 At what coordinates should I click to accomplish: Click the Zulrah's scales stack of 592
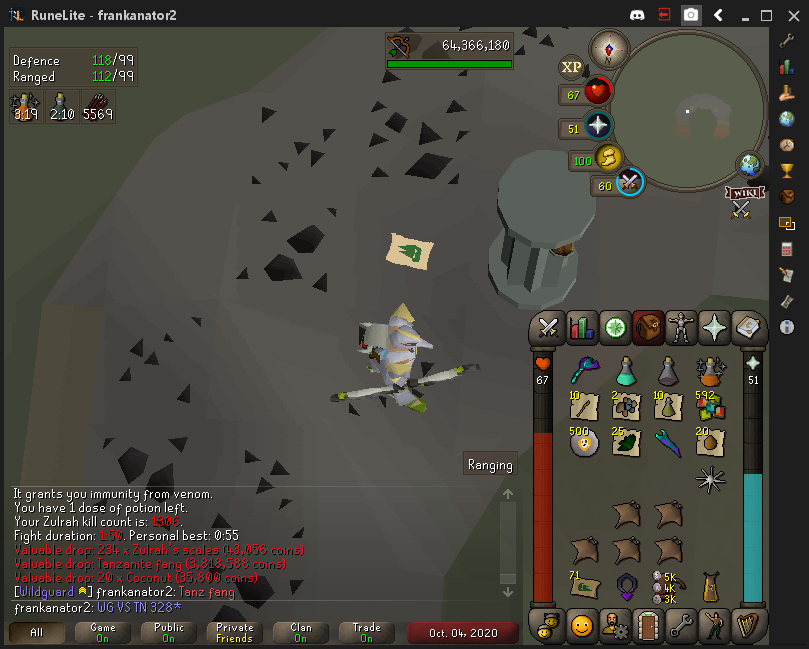click(x=711, y=406)
